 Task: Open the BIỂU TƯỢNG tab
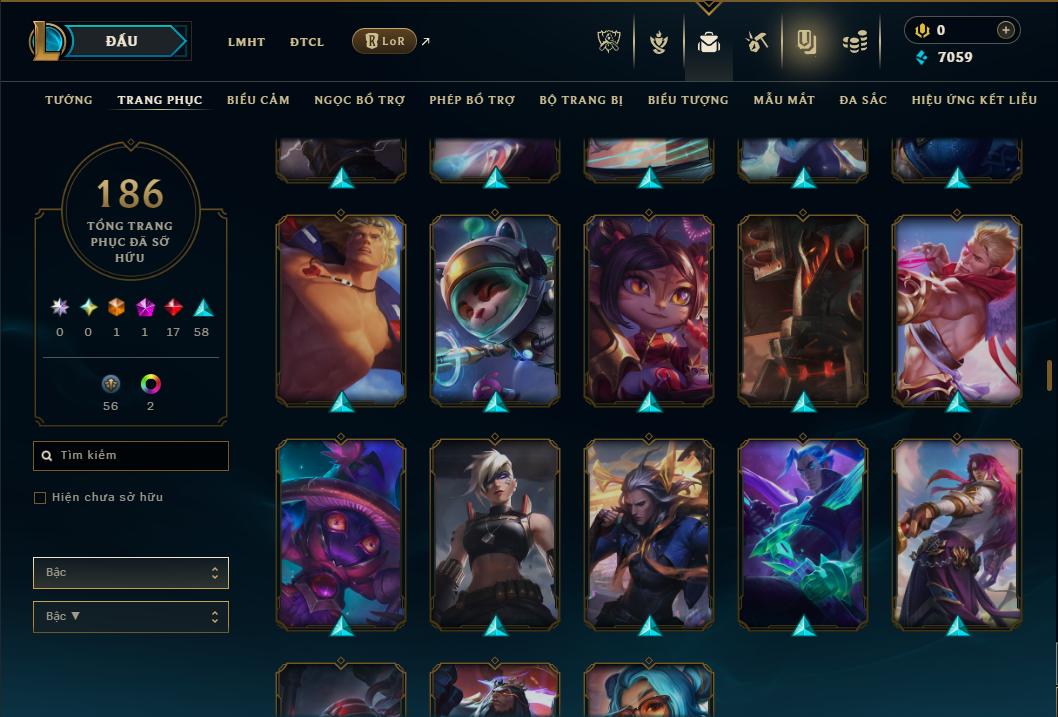pyautogui.click(x=688, y=100)
